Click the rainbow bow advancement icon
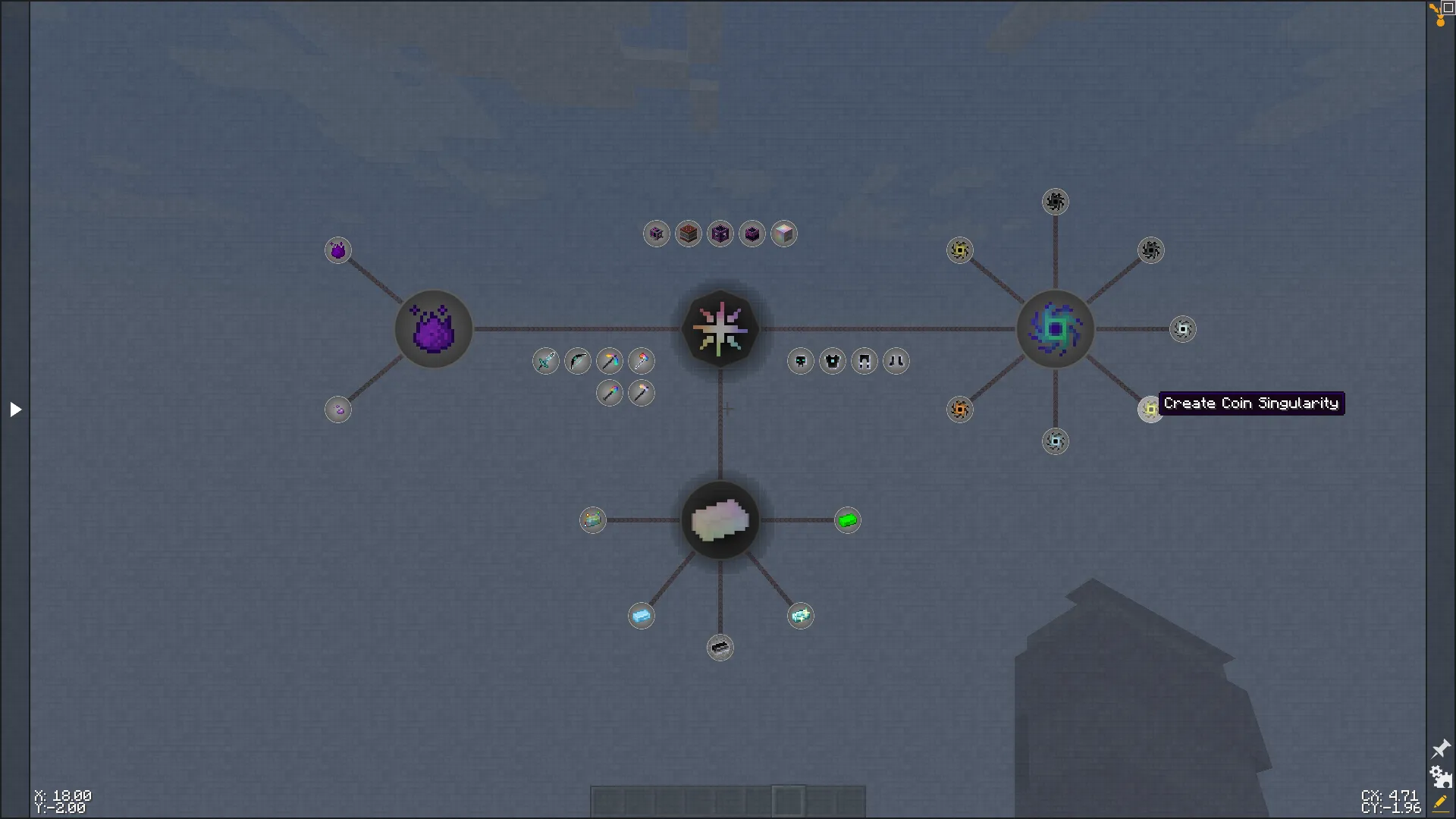The height and width of the screenshot is (819, 1456). pyautogui.click(x=578, y=362)
